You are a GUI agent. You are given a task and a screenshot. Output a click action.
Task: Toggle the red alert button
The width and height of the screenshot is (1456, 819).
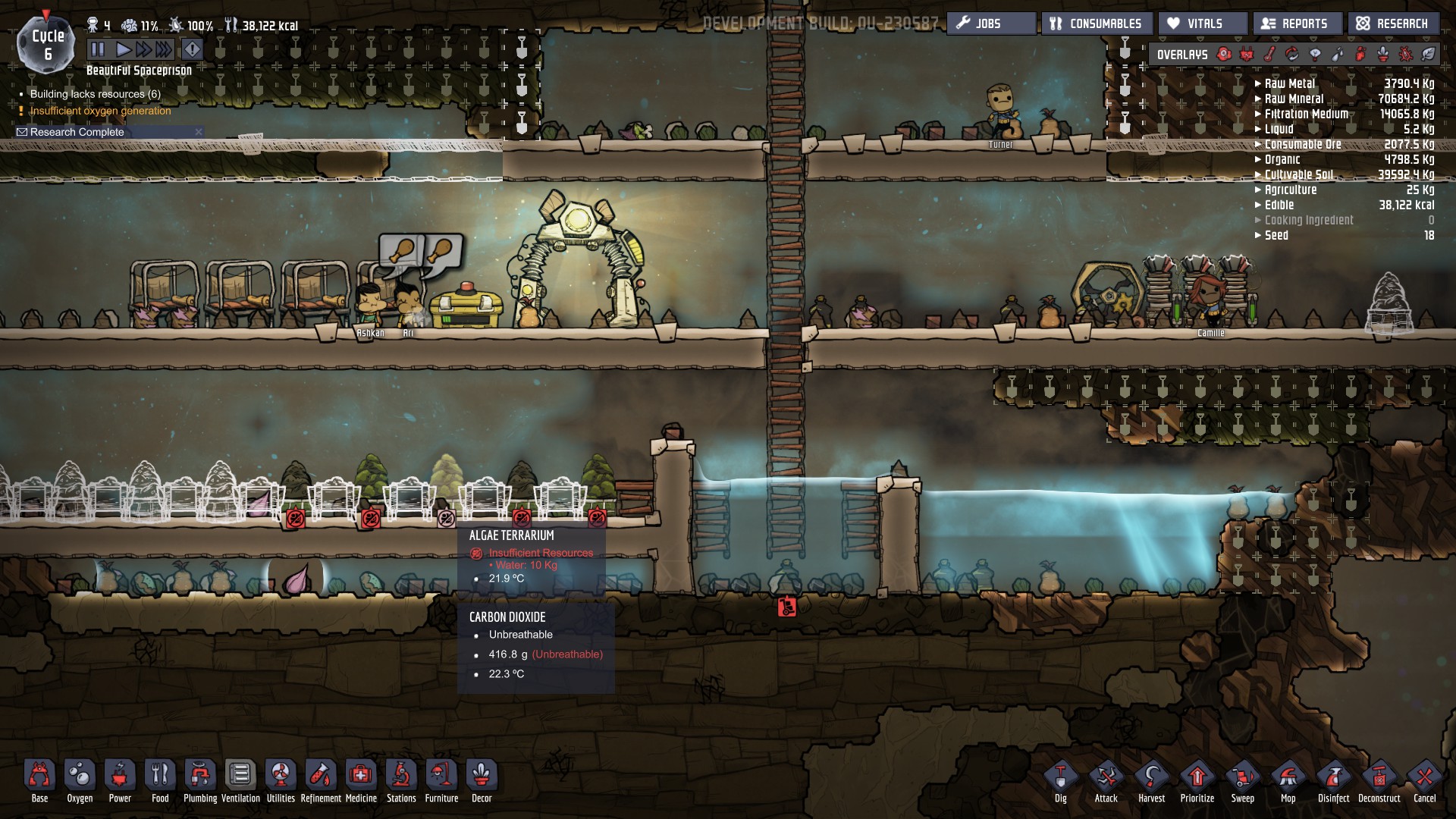(193, 50)
